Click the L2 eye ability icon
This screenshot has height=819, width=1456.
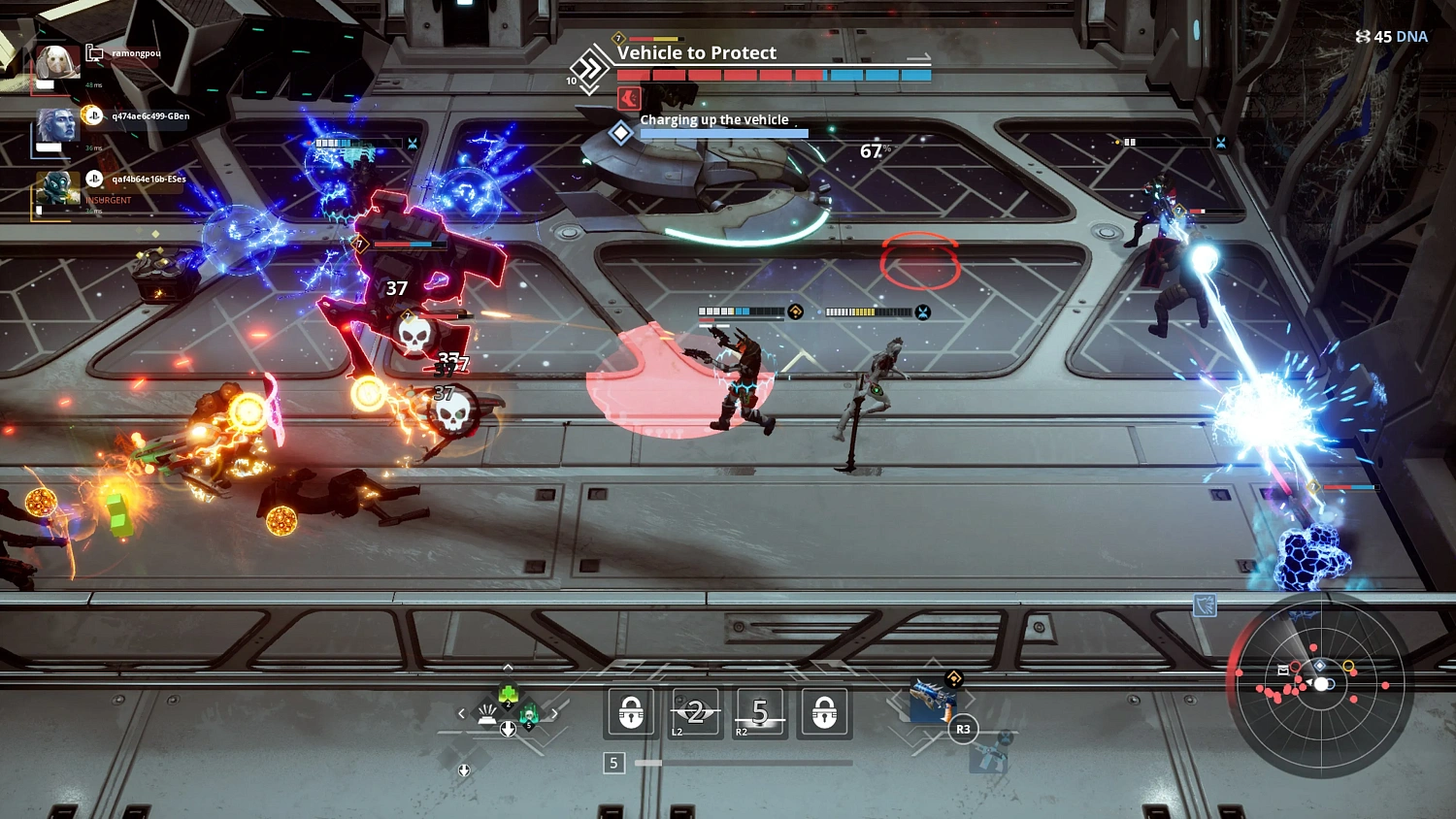point(694,712)
